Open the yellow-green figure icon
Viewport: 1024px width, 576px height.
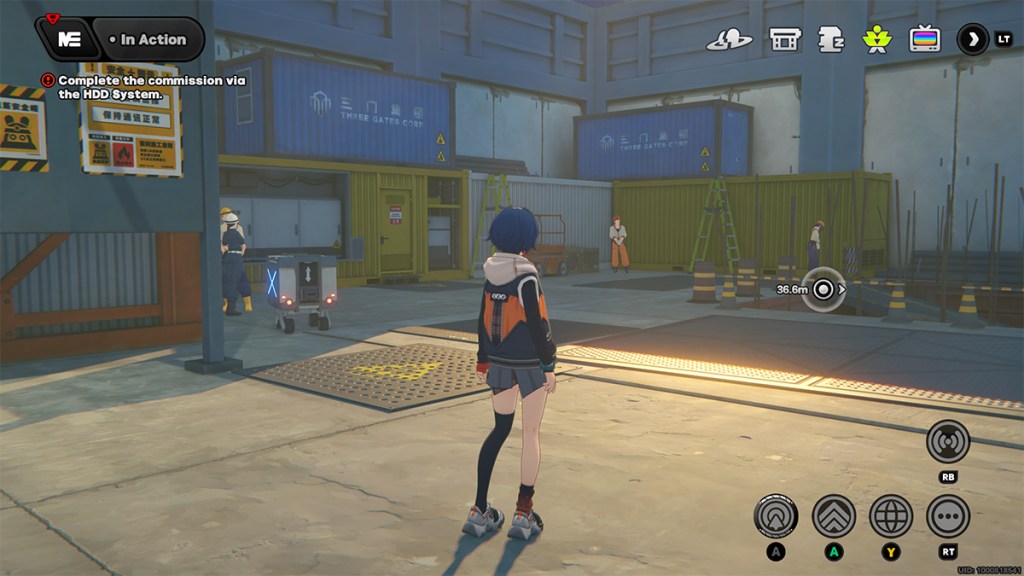pyautogui.click(x=877, y=40)
